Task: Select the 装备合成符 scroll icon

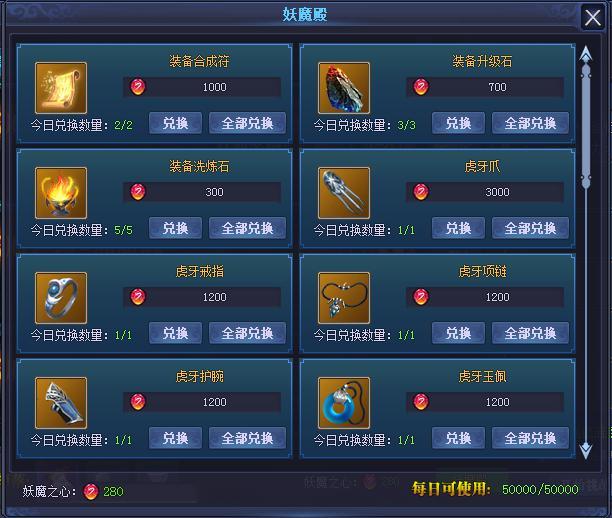Action: tap(61, 88)
